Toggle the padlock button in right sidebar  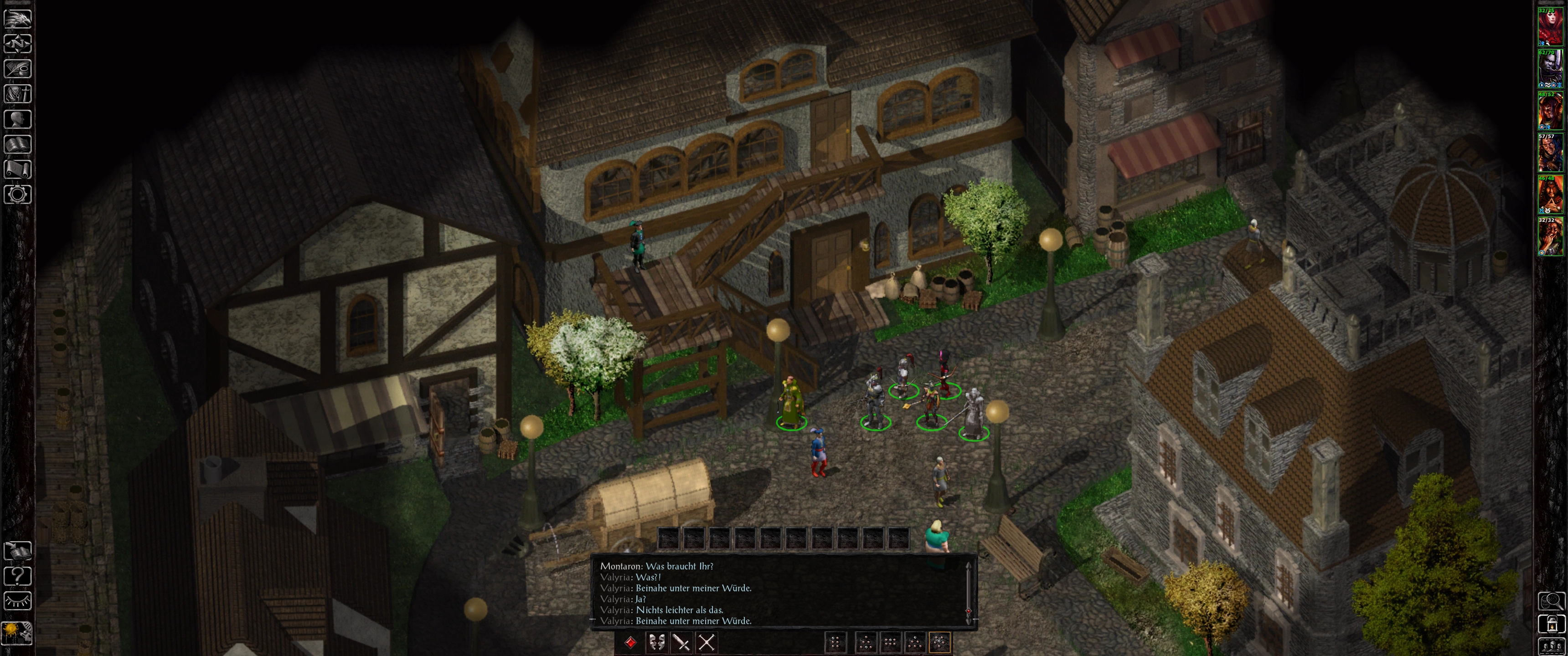click(1552, 625)
